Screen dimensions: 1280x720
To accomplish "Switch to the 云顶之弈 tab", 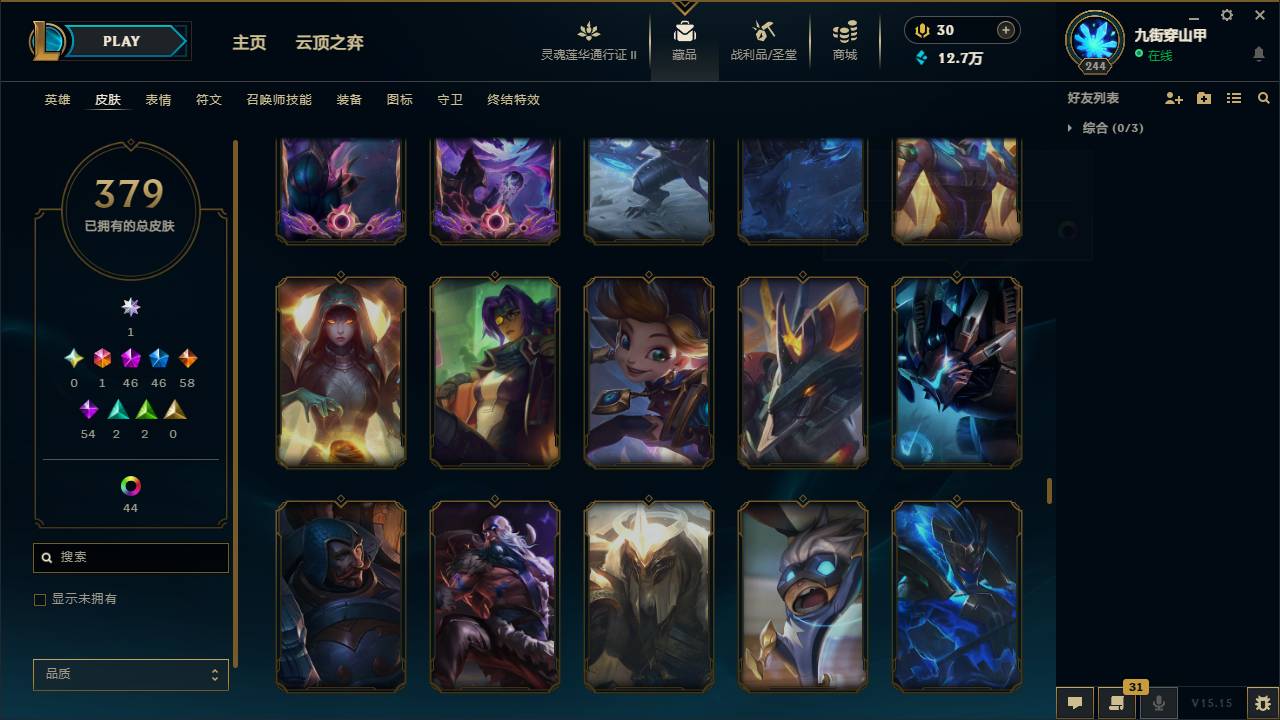I will (x=330, y=43).
